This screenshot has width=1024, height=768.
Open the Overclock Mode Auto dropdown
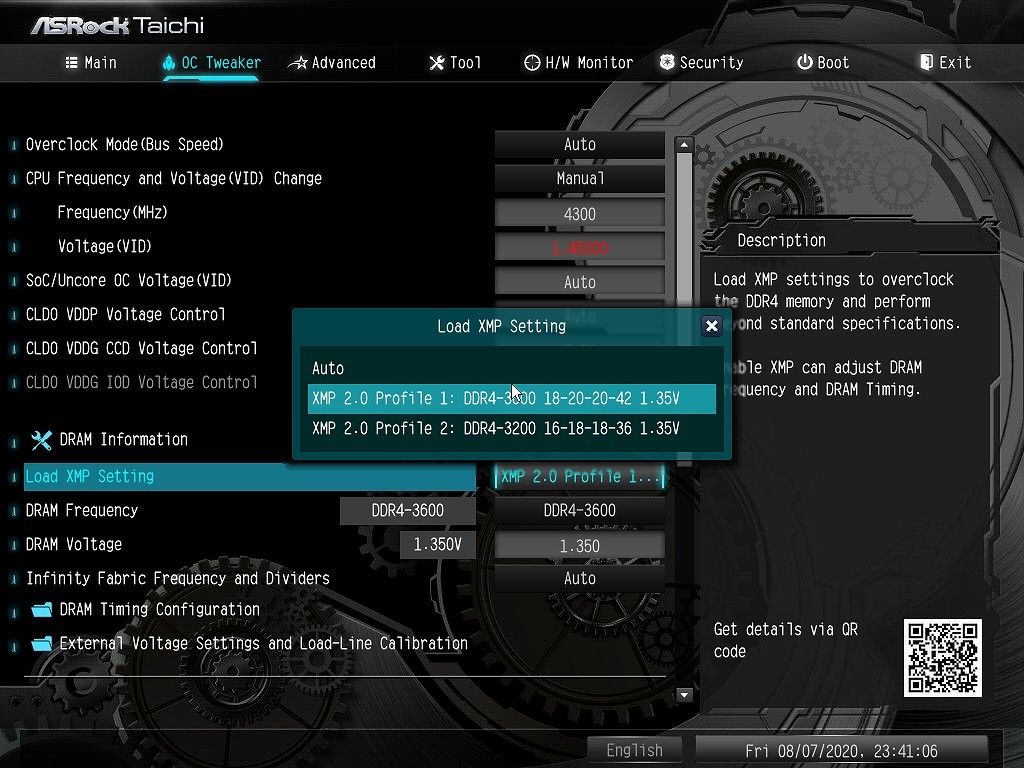click(x=579, y=144)
